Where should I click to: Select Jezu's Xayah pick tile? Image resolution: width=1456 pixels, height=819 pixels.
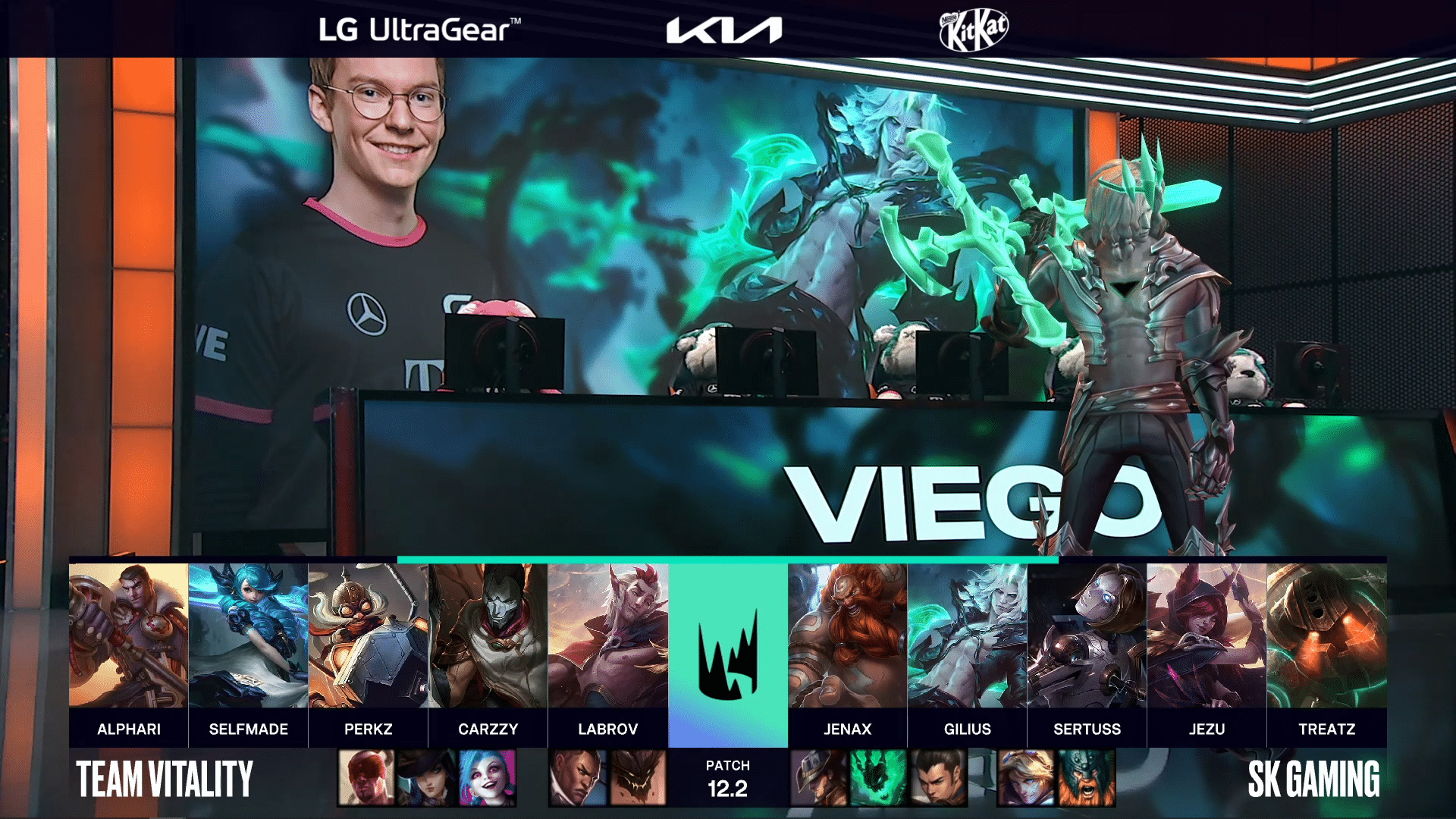(x=1207, y=635)
